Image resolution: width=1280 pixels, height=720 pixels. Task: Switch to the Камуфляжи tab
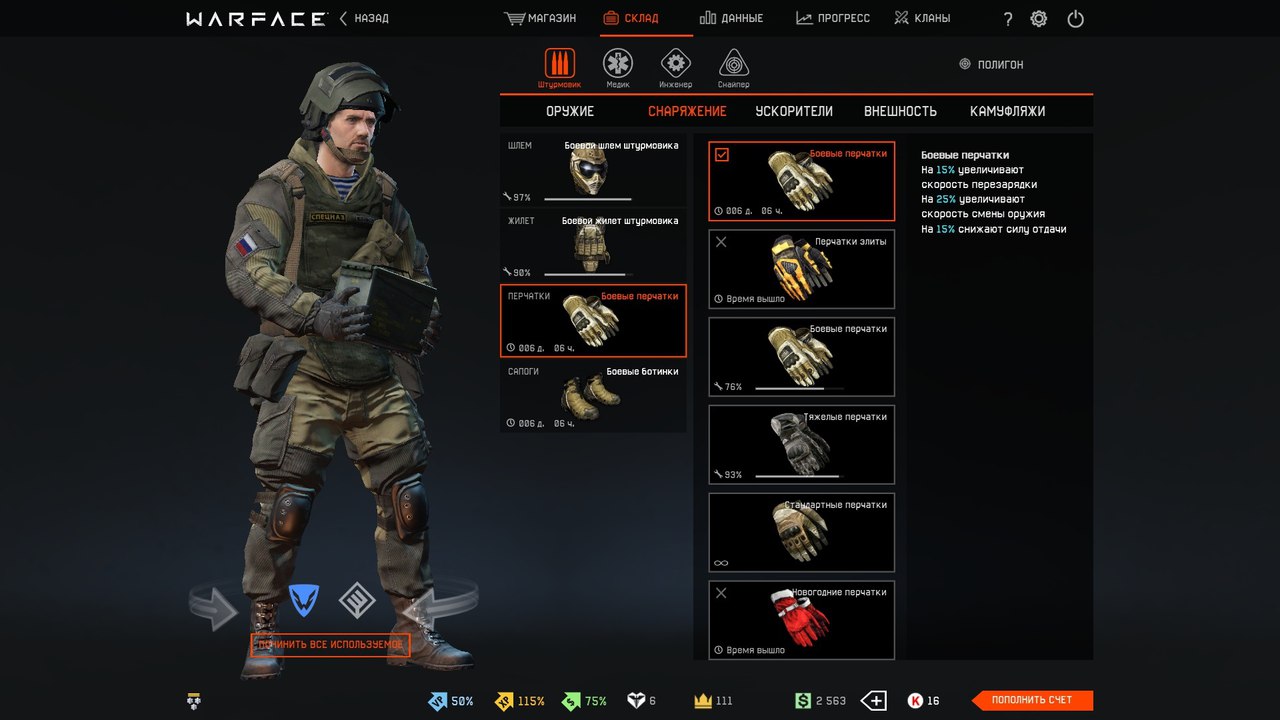[1007, 111]
